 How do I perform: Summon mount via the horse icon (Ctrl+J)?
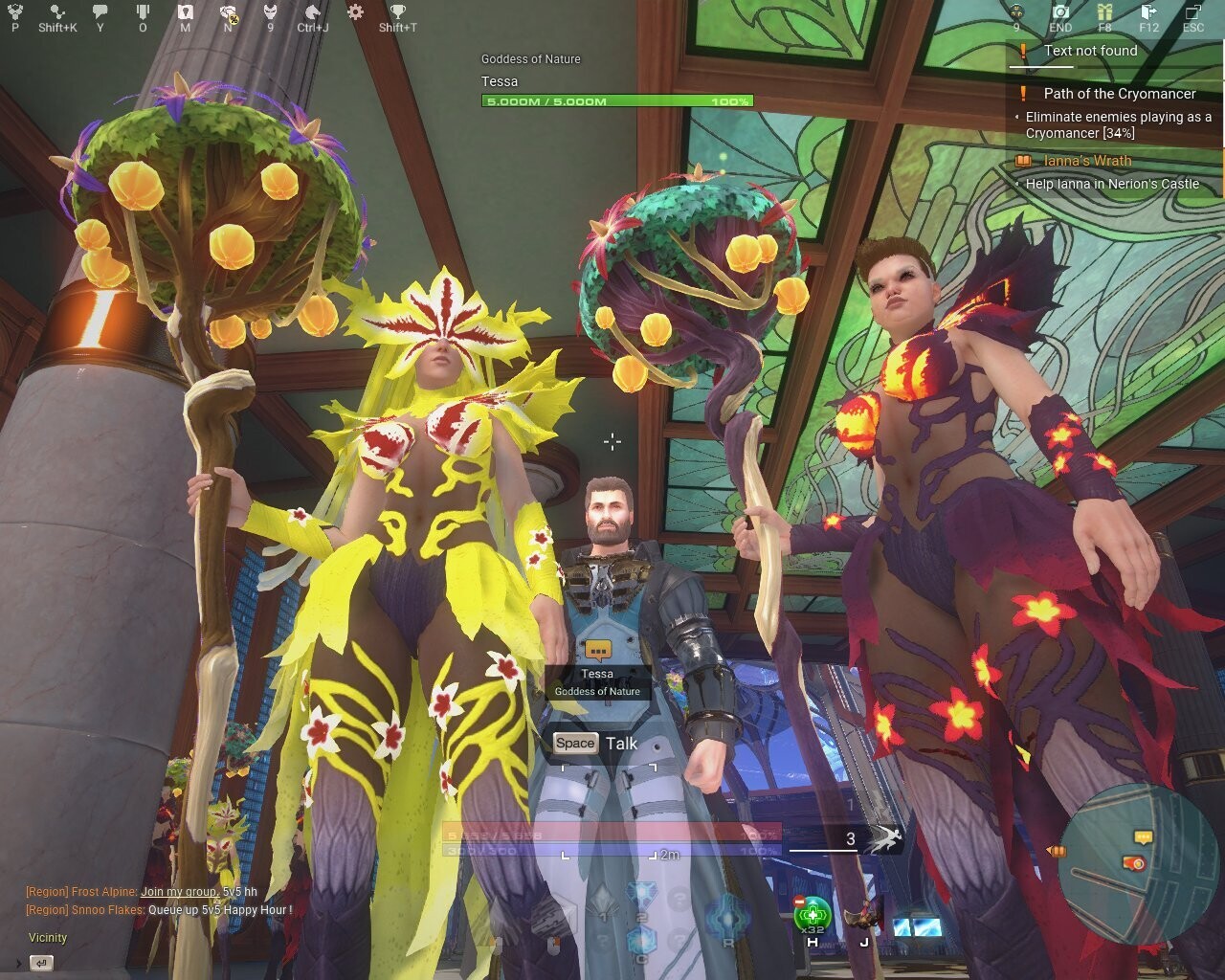coord(313,11)
